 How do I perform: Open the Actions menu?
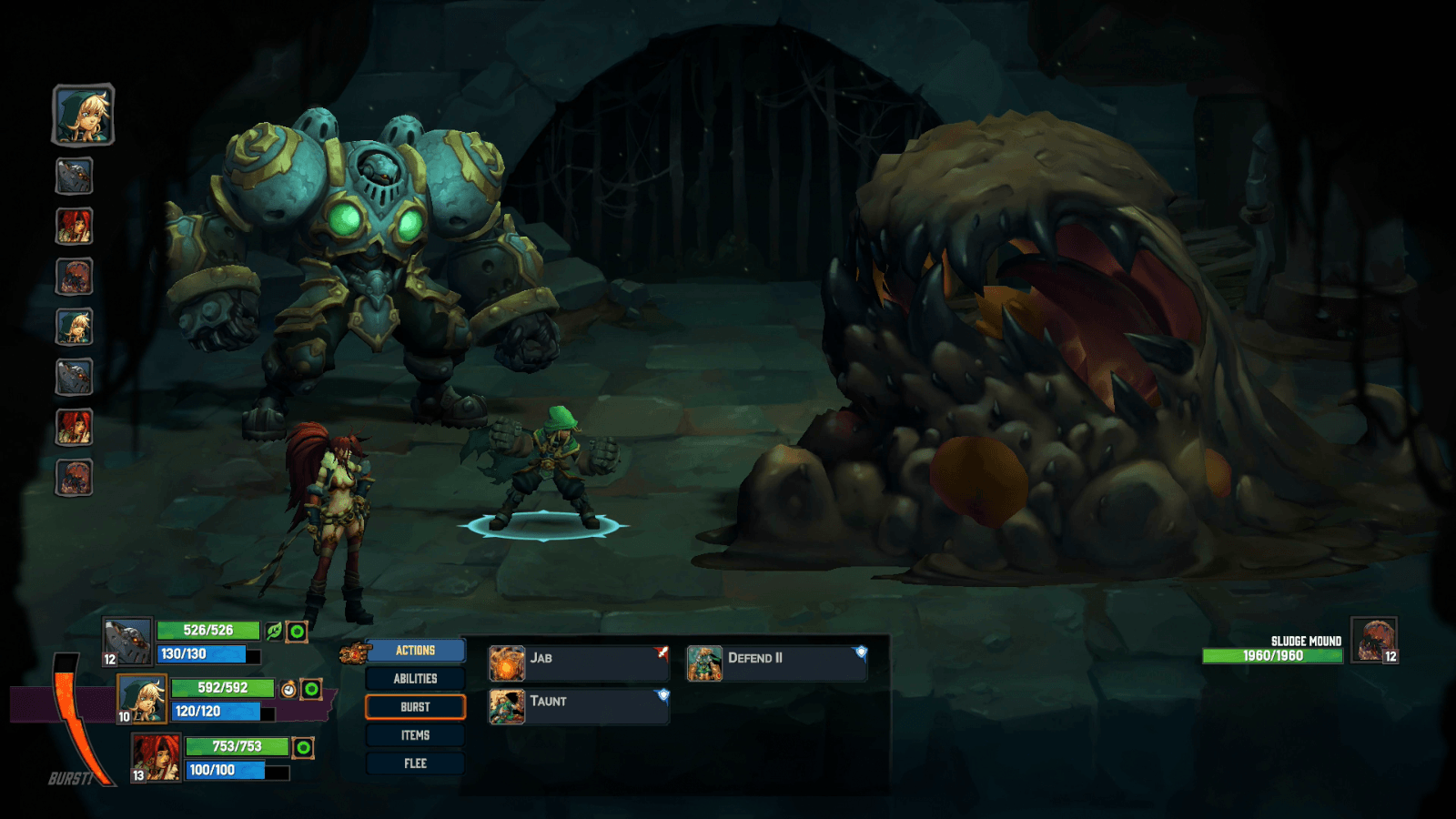coord(415,650)
